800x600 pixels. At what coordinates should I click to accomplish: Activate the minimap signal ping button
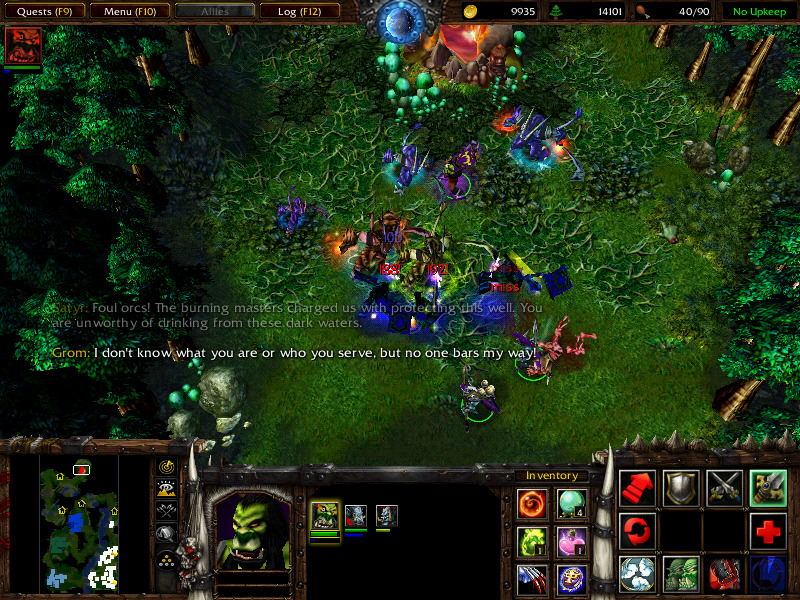pos(167,467)
